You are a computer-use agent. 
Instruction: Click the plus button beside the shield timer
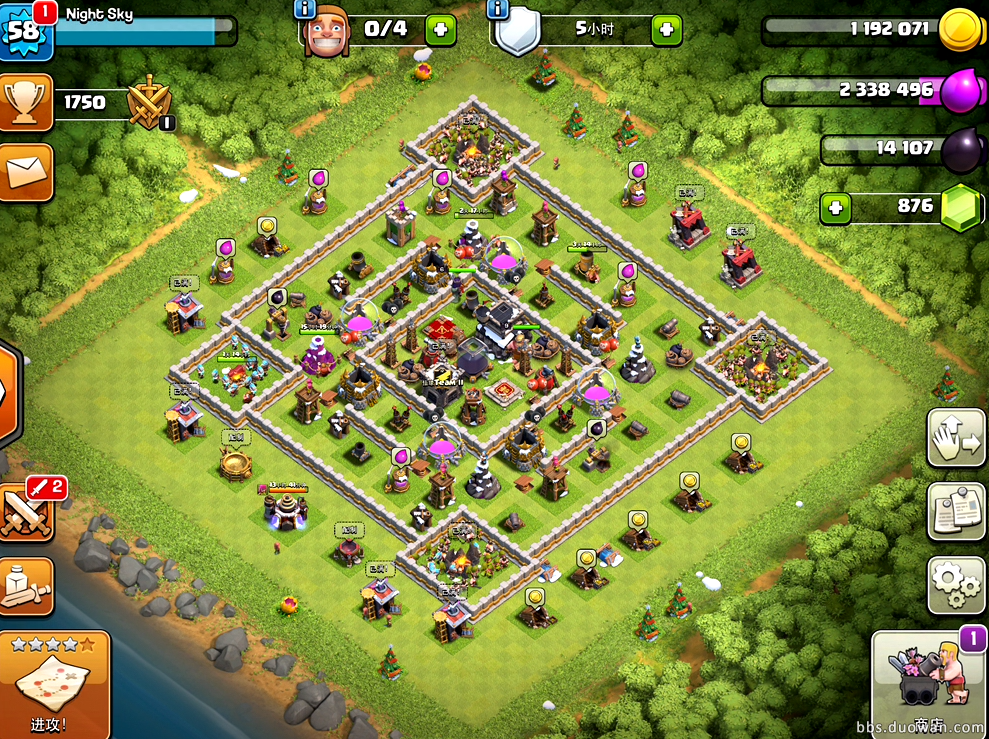(666, 29)
